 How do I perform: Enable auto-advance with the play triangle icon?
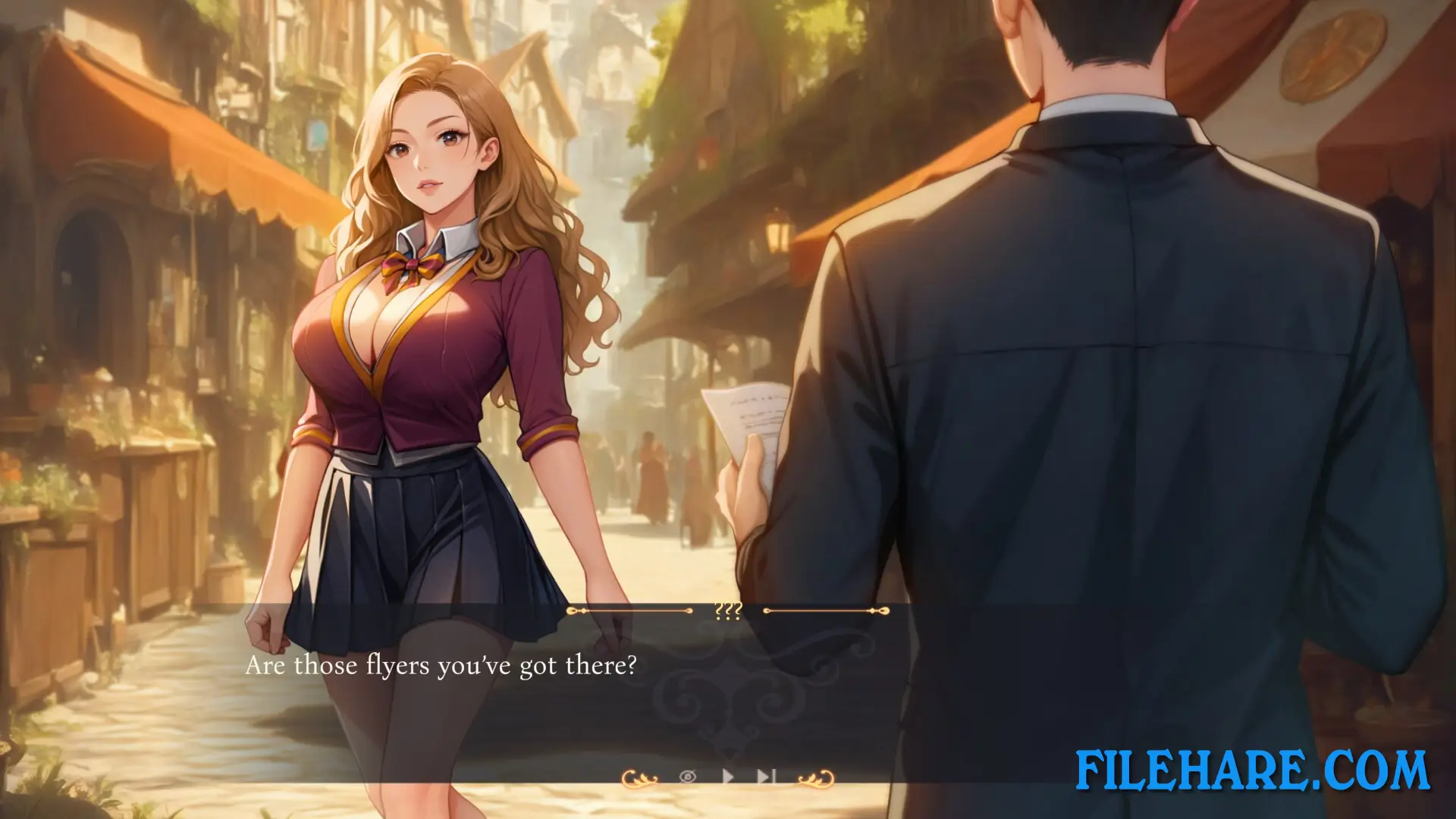pos(728,777)
